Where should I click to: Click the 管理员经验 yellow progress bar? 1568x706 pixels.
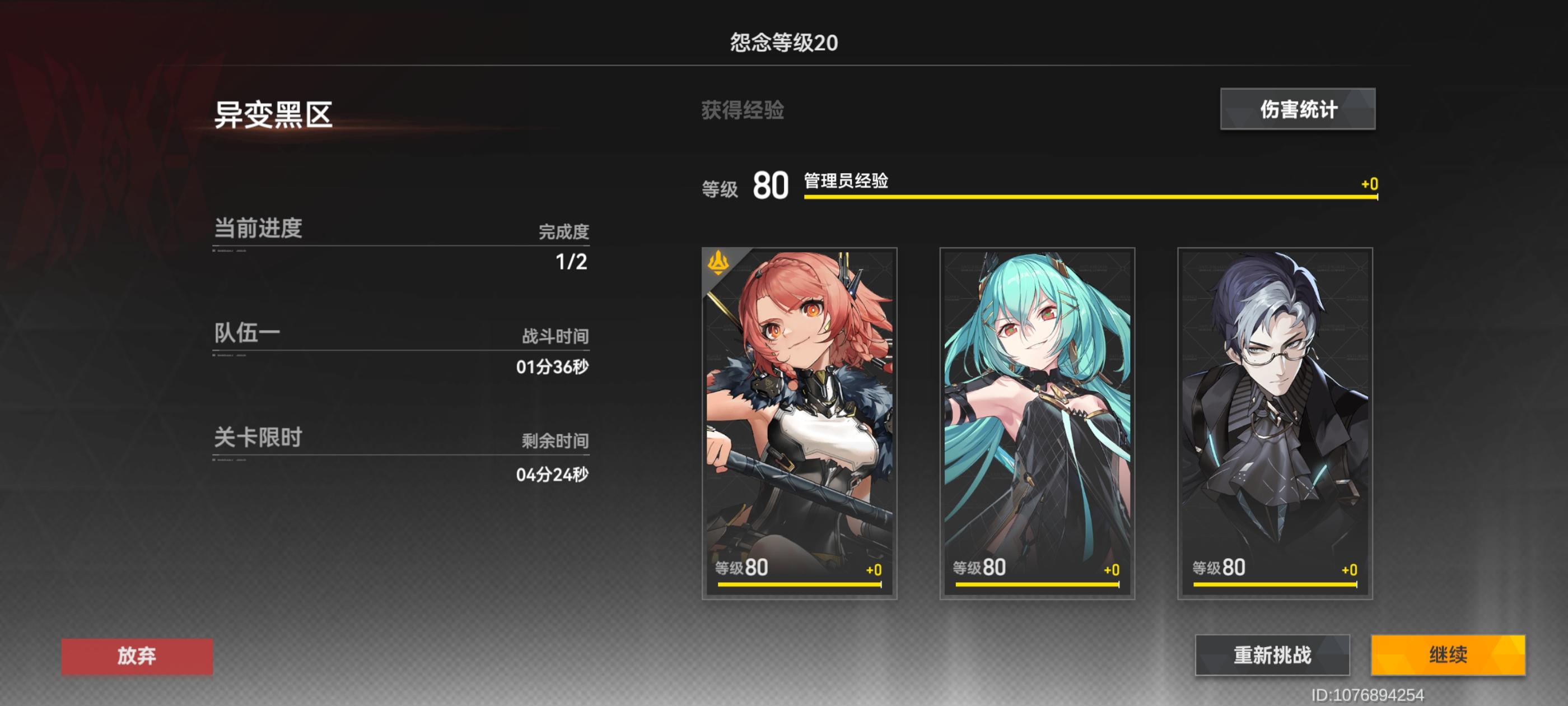pyautogui.click(x=1090, y=196)
